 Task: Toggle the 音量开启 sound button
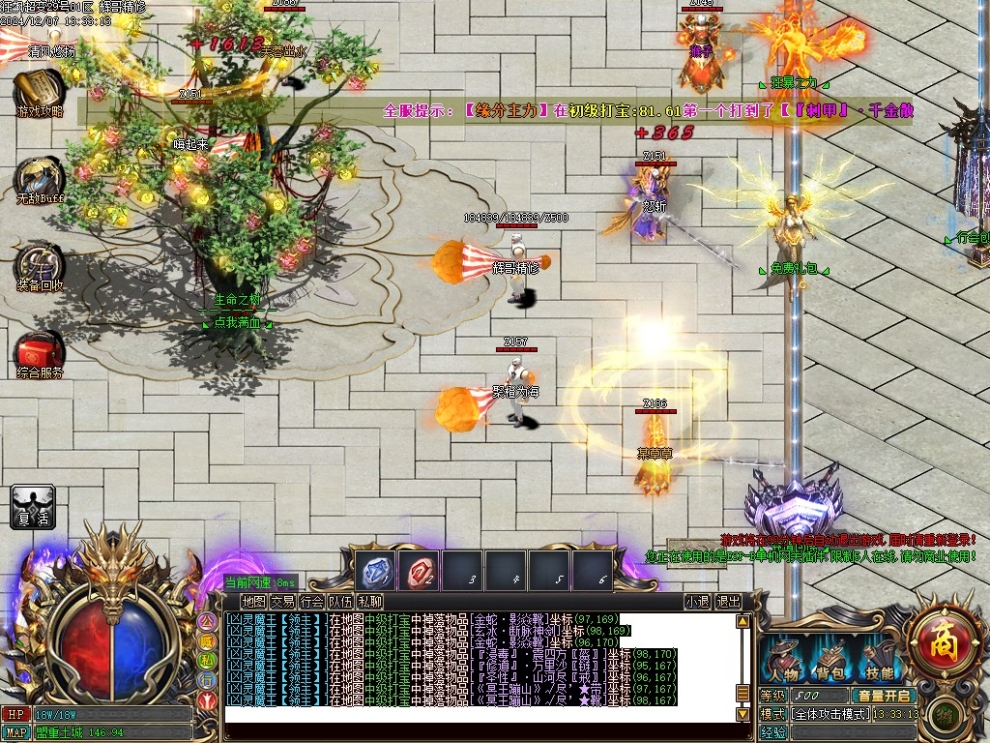tap(883, 696)
